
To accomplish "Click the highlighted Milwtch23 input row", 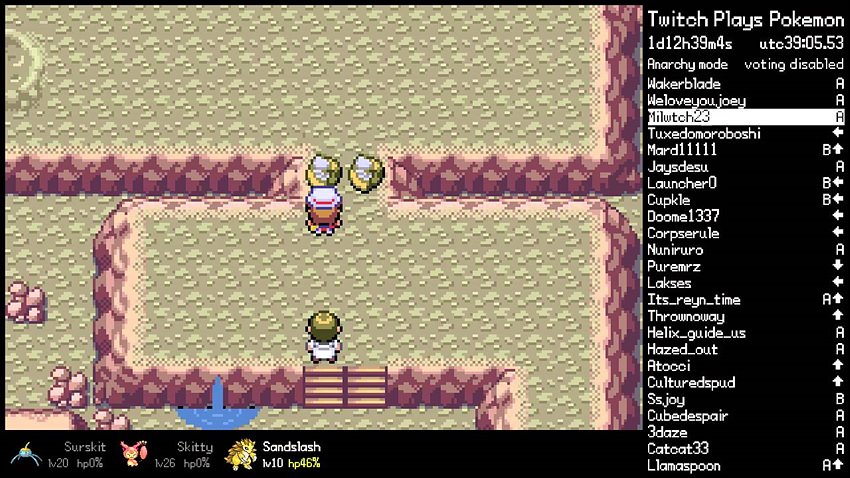I will click(745, 117).
